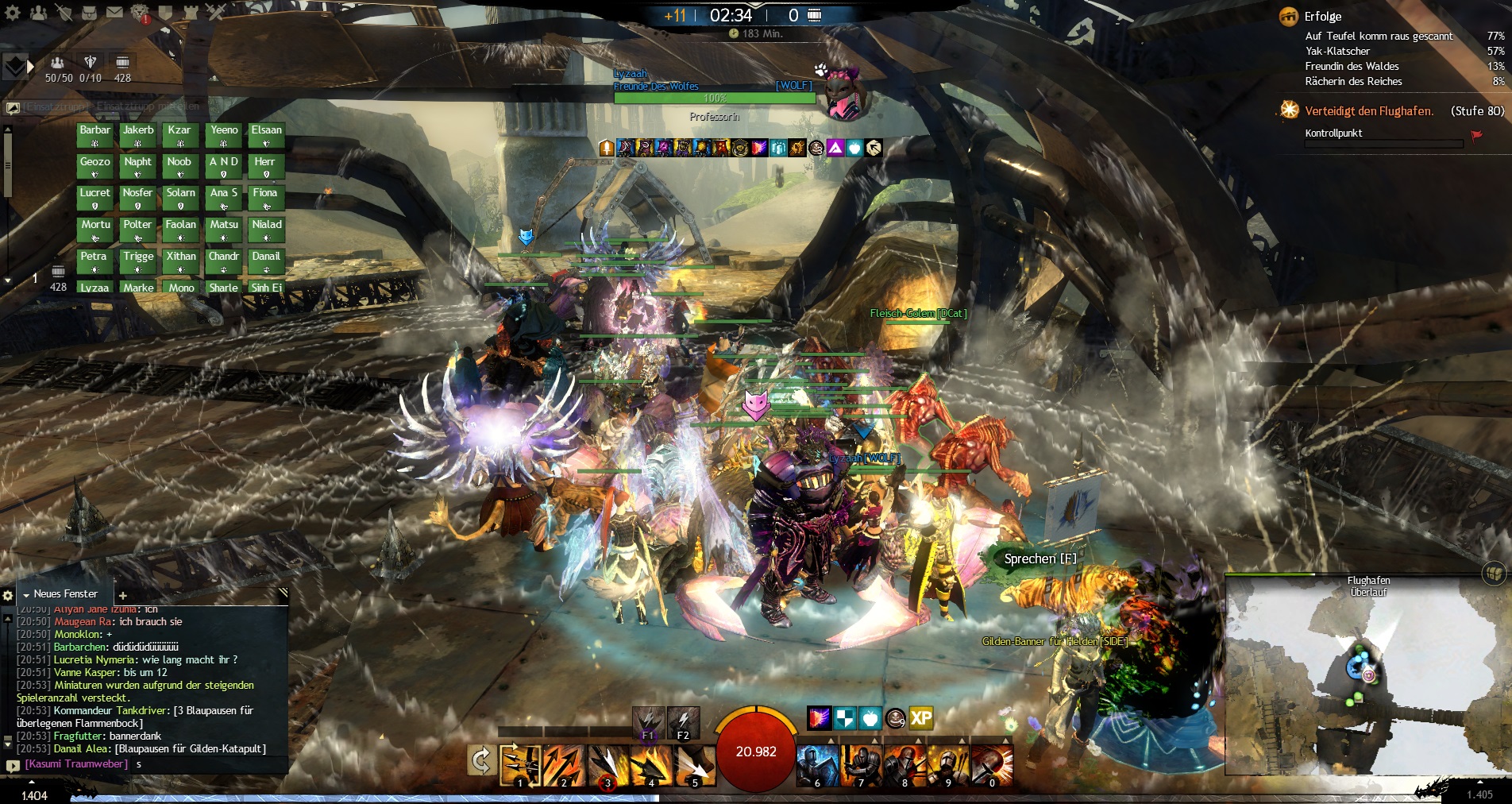Open the lion Black Lion Trading icon
This screenshot has width=1512, height=804.
pos(140,13)
